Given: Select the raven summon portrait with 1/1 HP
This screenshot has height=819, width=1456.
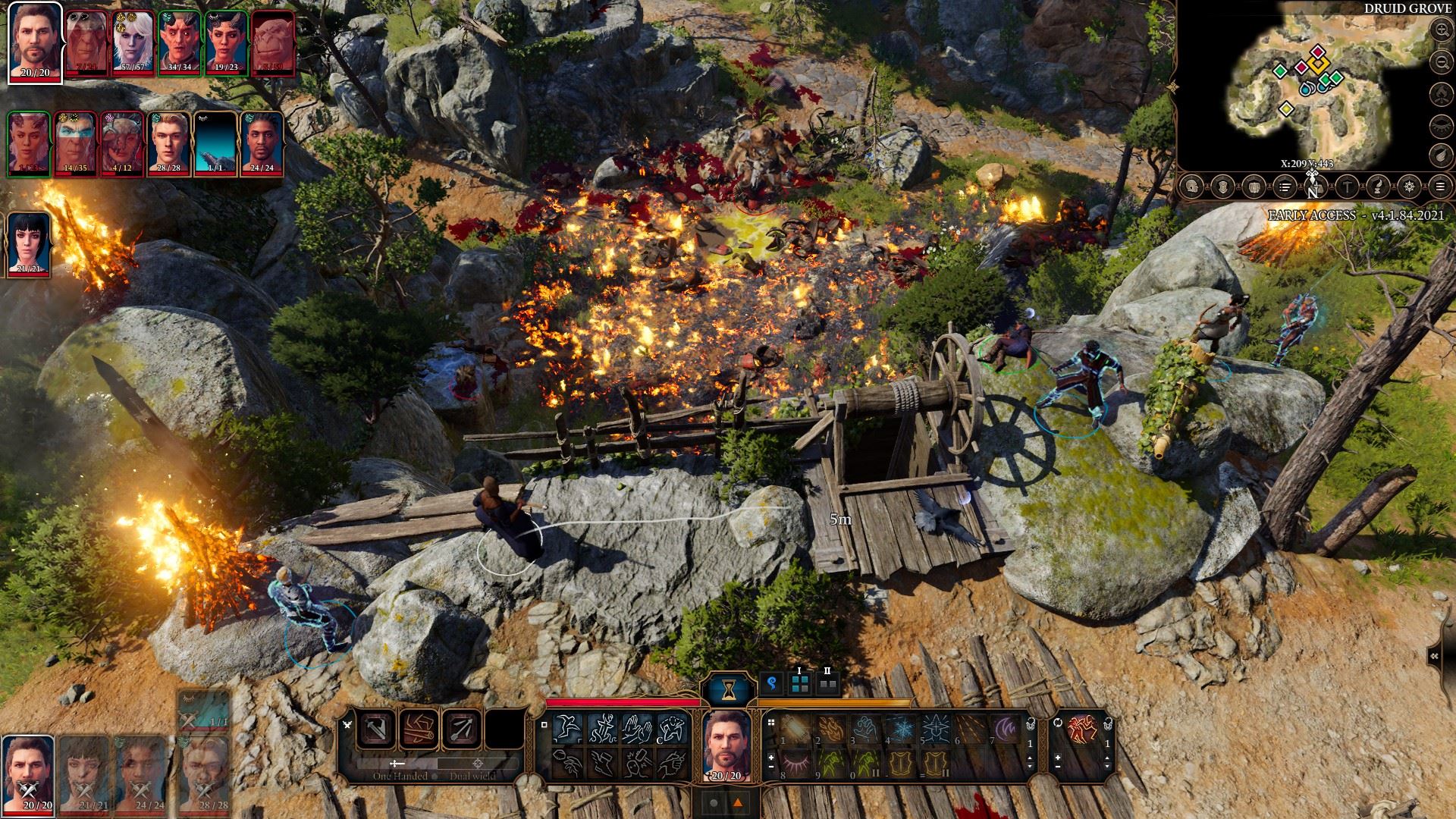Looking at the screenshot, I should click(215, 144).
